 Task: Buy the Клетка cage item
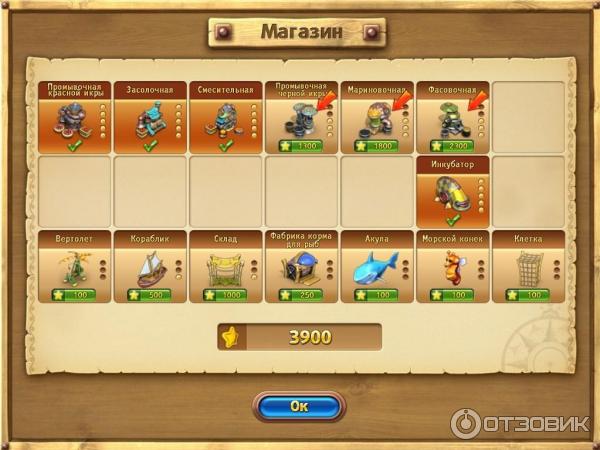528,268
